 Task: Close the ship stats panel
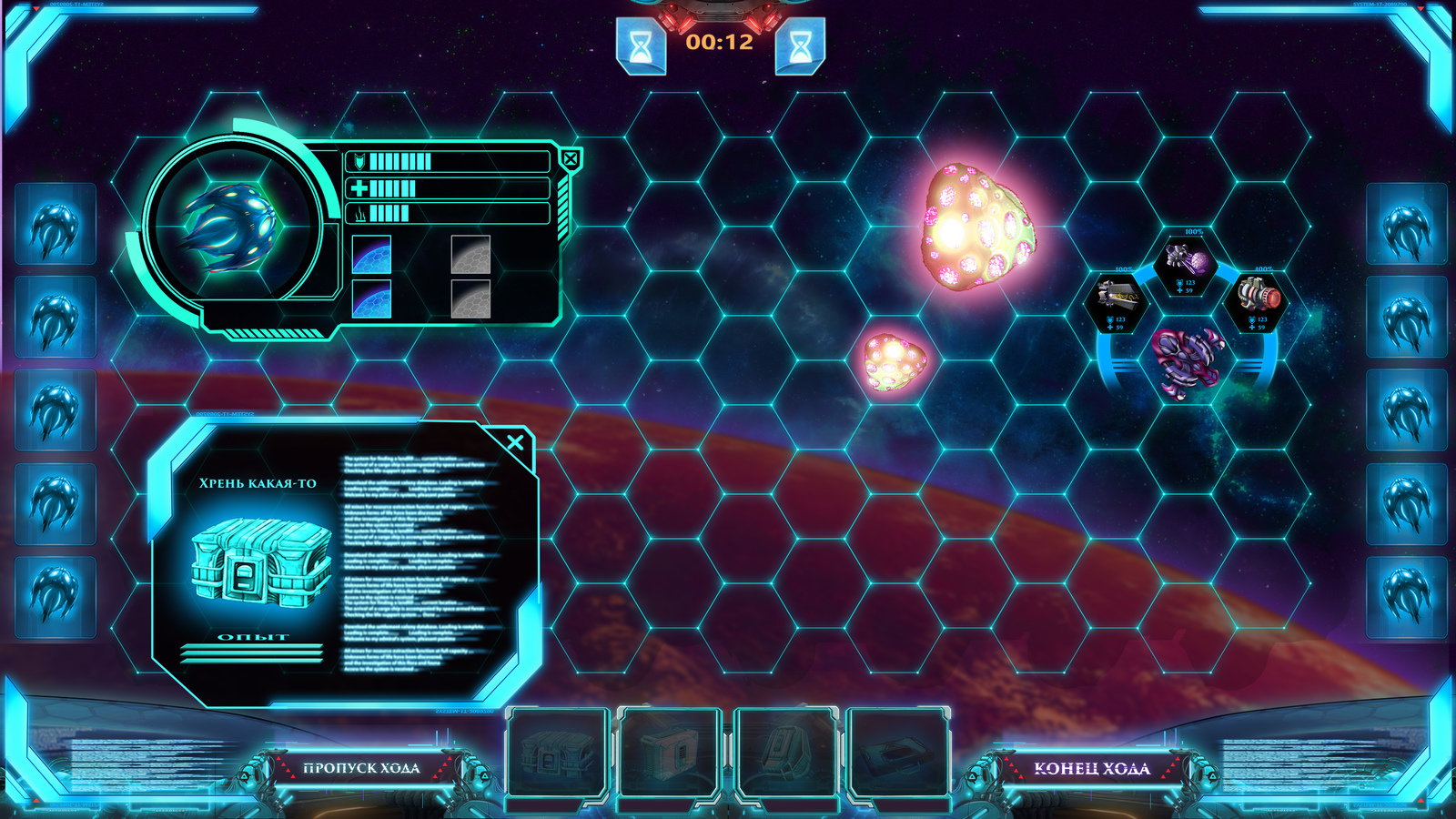pos(571,160)
